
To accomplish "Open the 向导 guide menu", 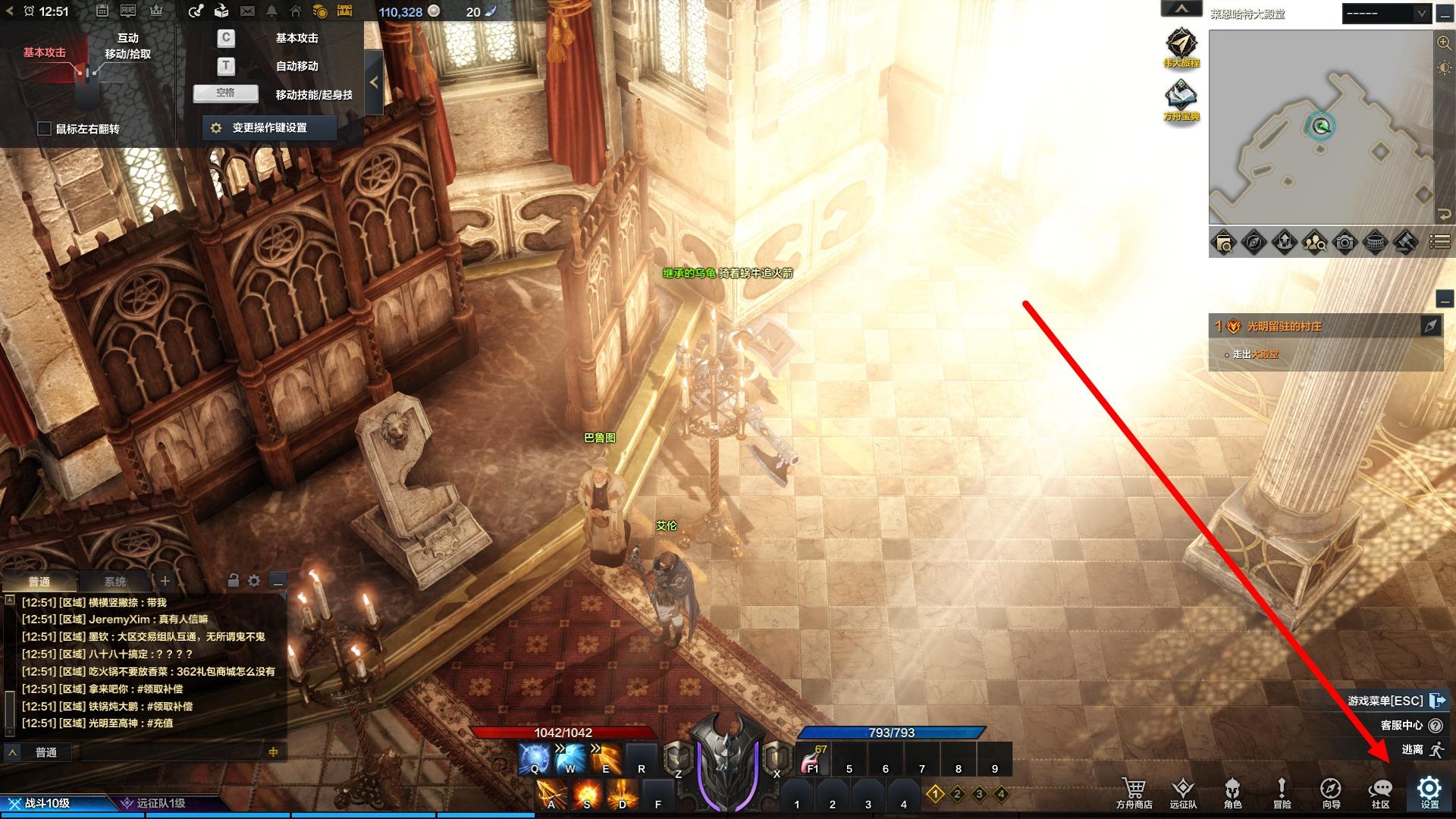I will click(1331, 792).
